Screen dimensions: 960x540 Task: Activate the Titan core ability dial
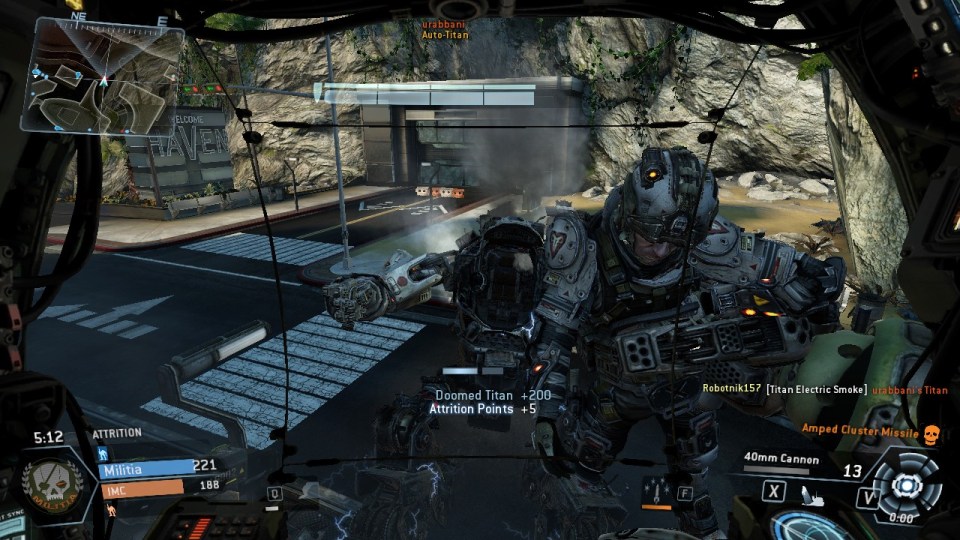coord(906,484)
